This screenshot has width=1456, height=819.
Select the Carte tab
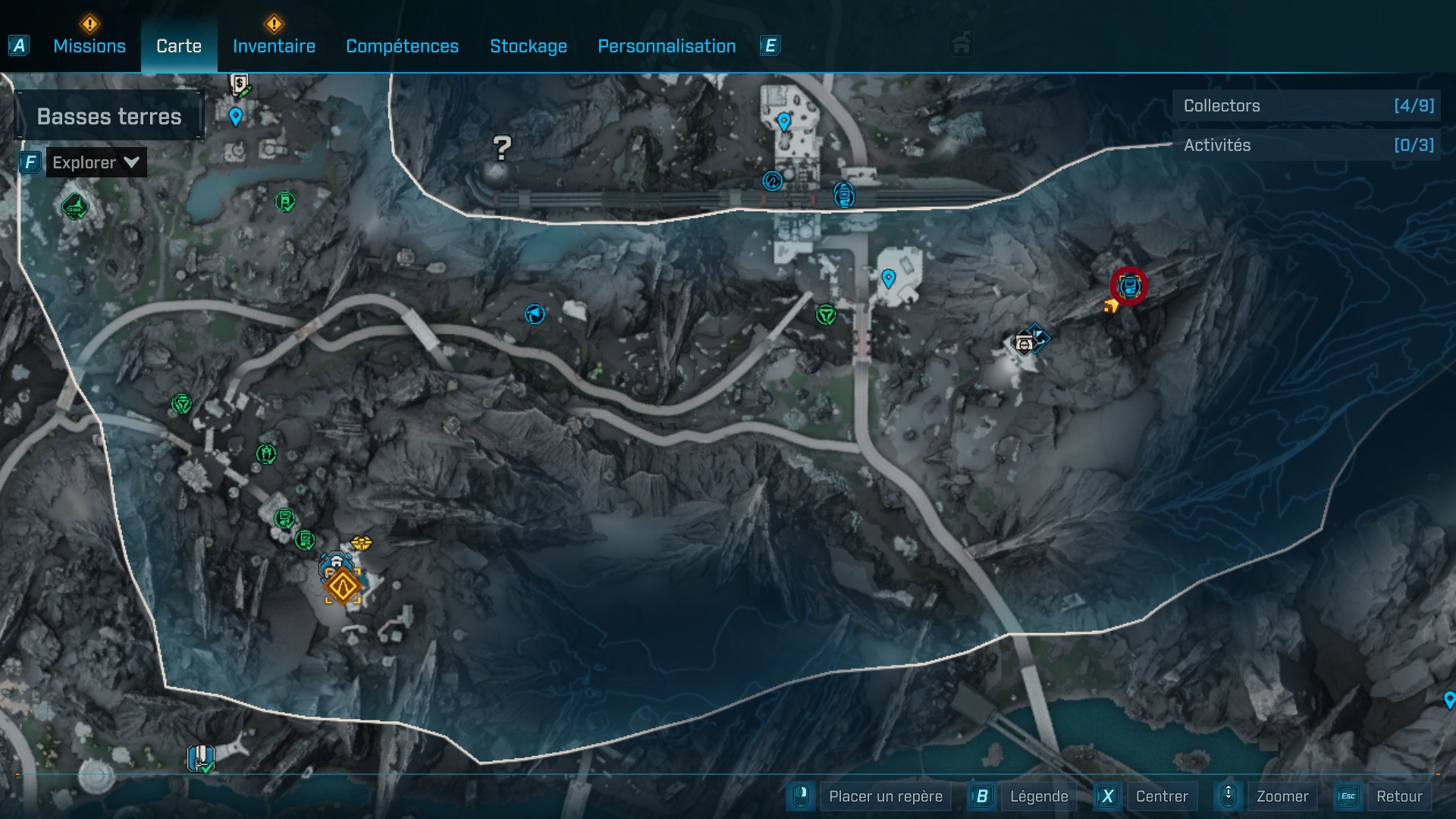[179, 46]
